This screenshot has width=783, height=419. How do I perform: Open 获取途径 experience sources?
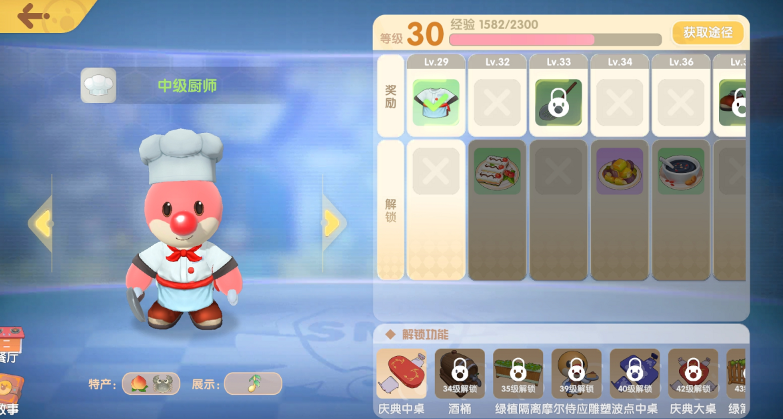click(707, 33)
